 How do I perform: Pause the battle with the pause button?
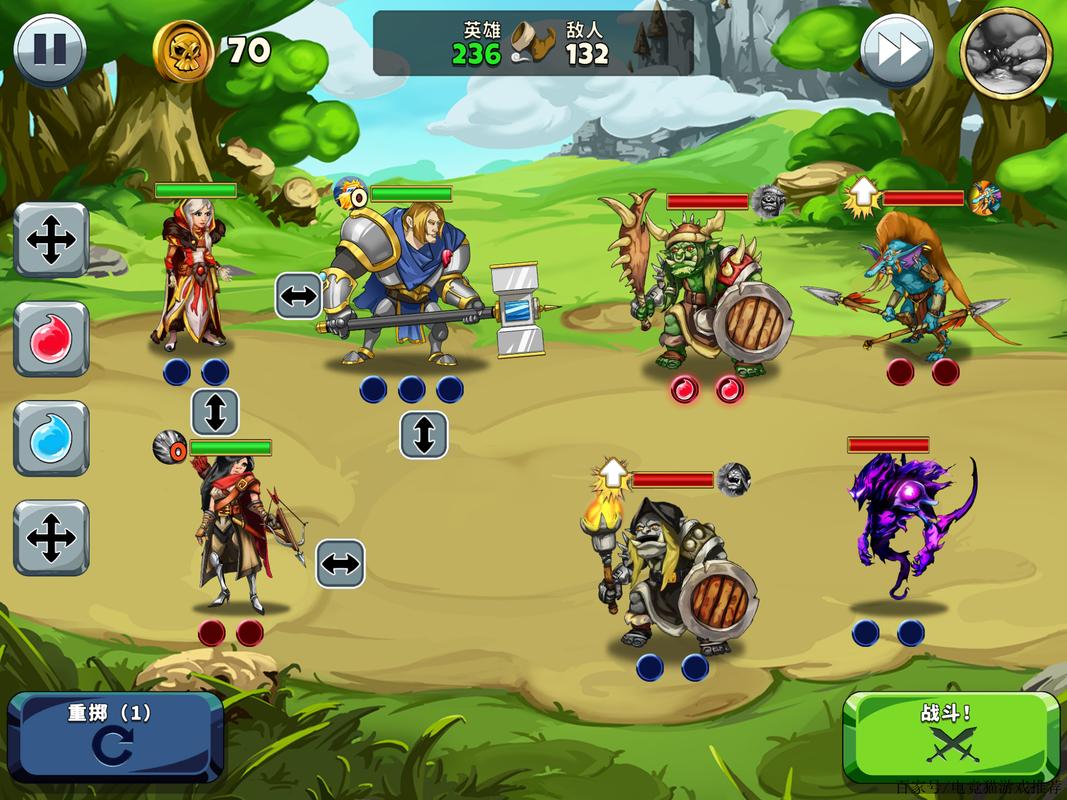(x=49, y=49)
